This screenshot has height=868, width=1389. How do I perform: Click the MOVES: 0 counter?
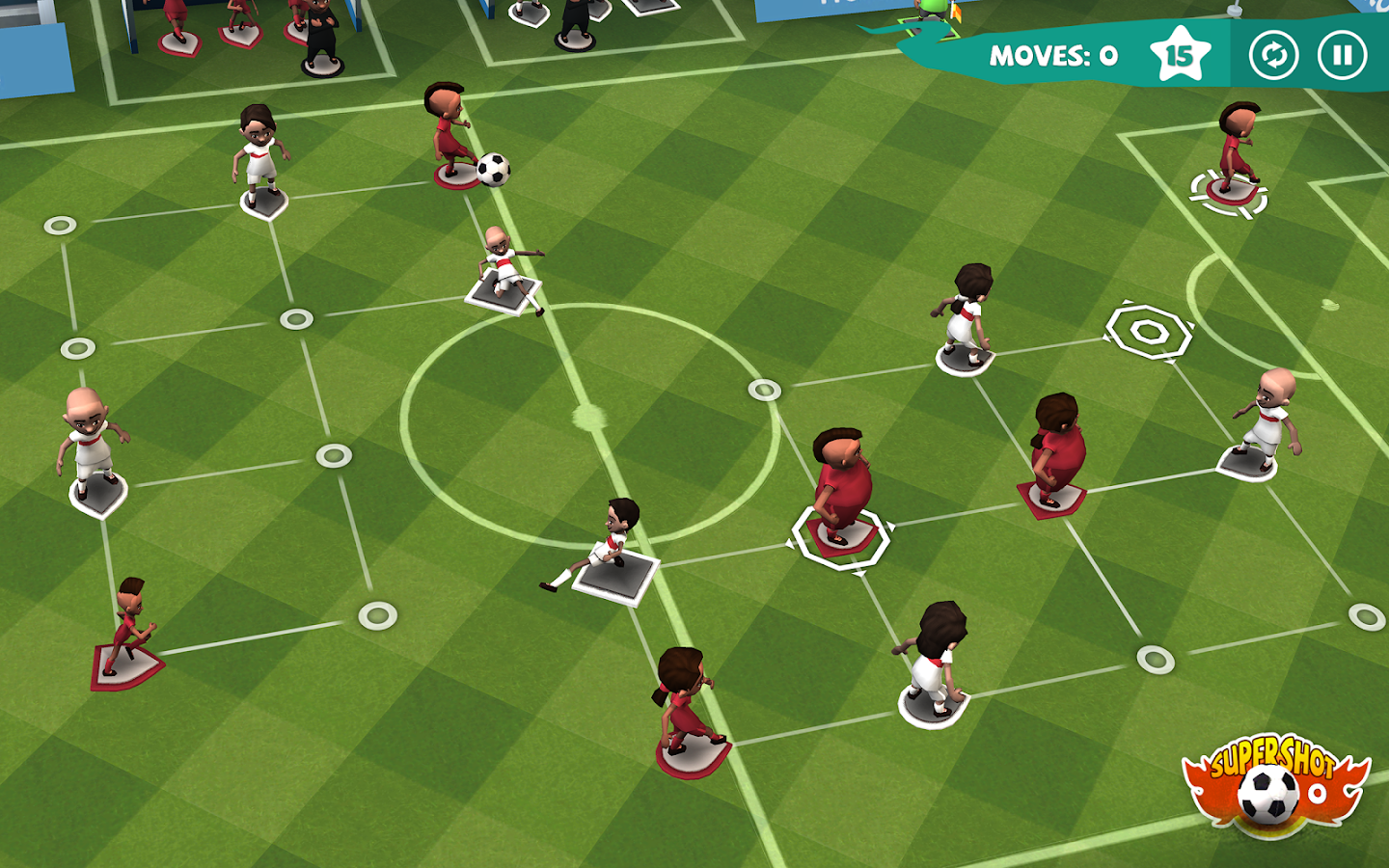pos(1051,56)
